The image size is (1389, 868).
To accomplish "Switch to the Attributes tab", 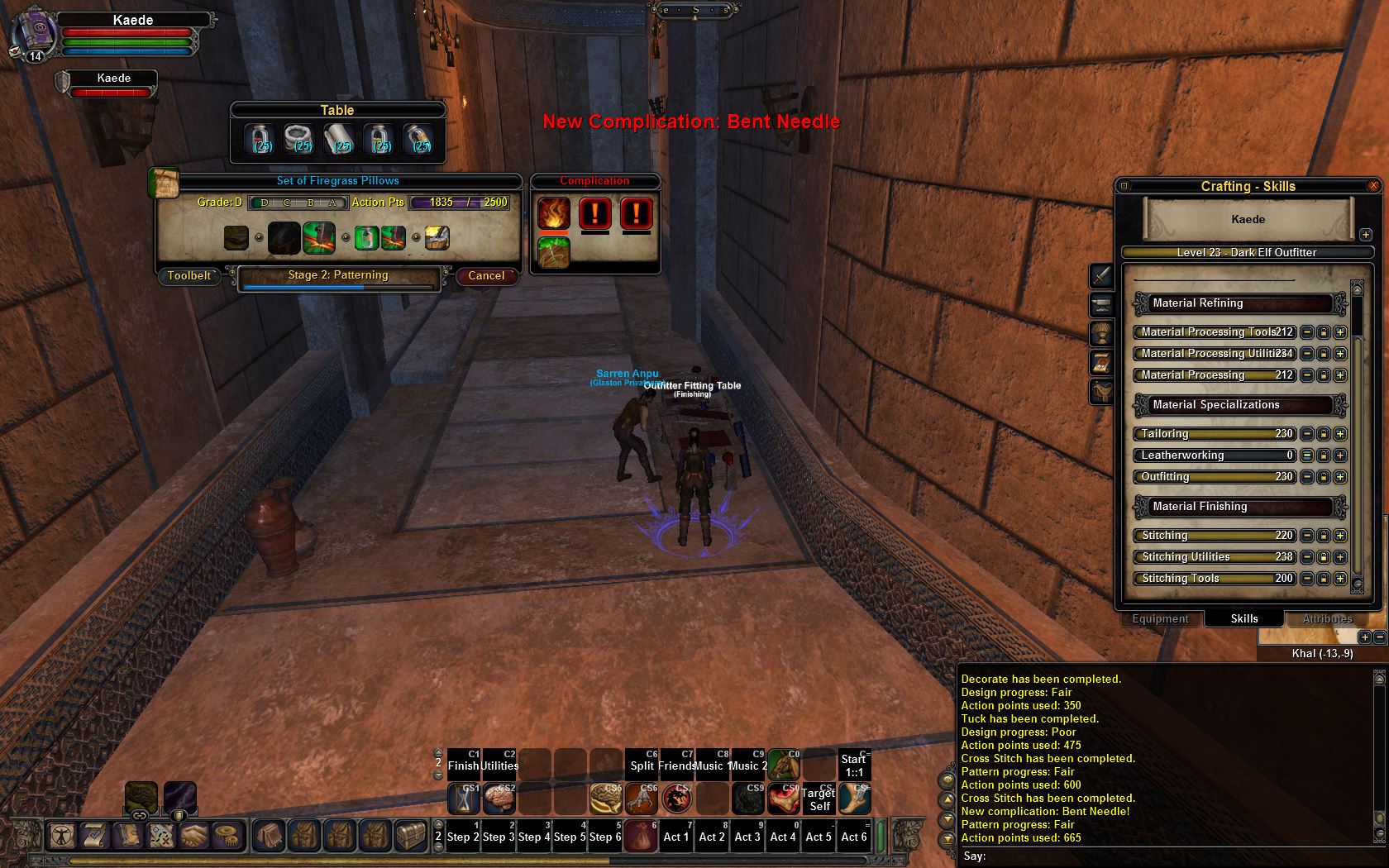I will pos(1327,618).
